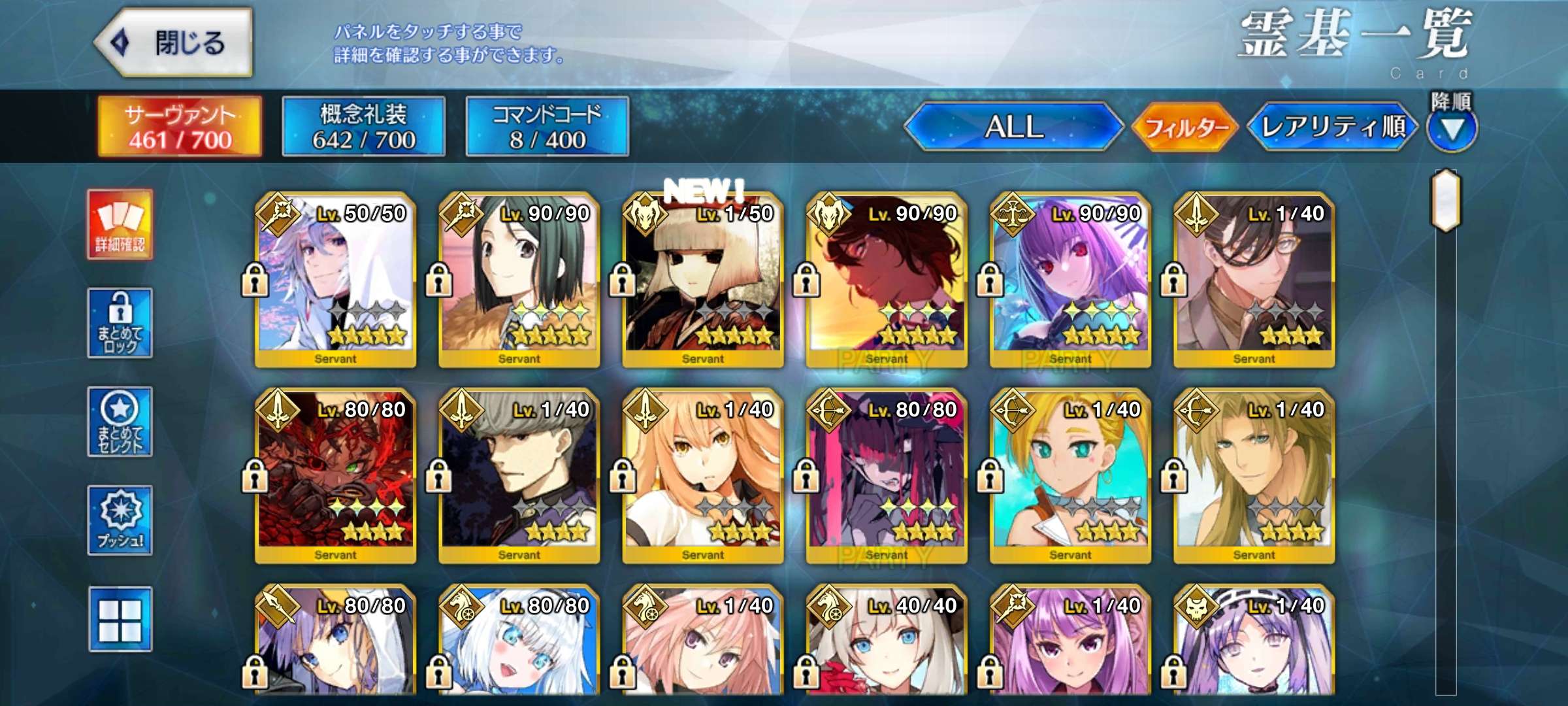This screenshot has width=1568, height=706.
Task: Select the ALL class filter button
Action: (x=1014, y=126)
